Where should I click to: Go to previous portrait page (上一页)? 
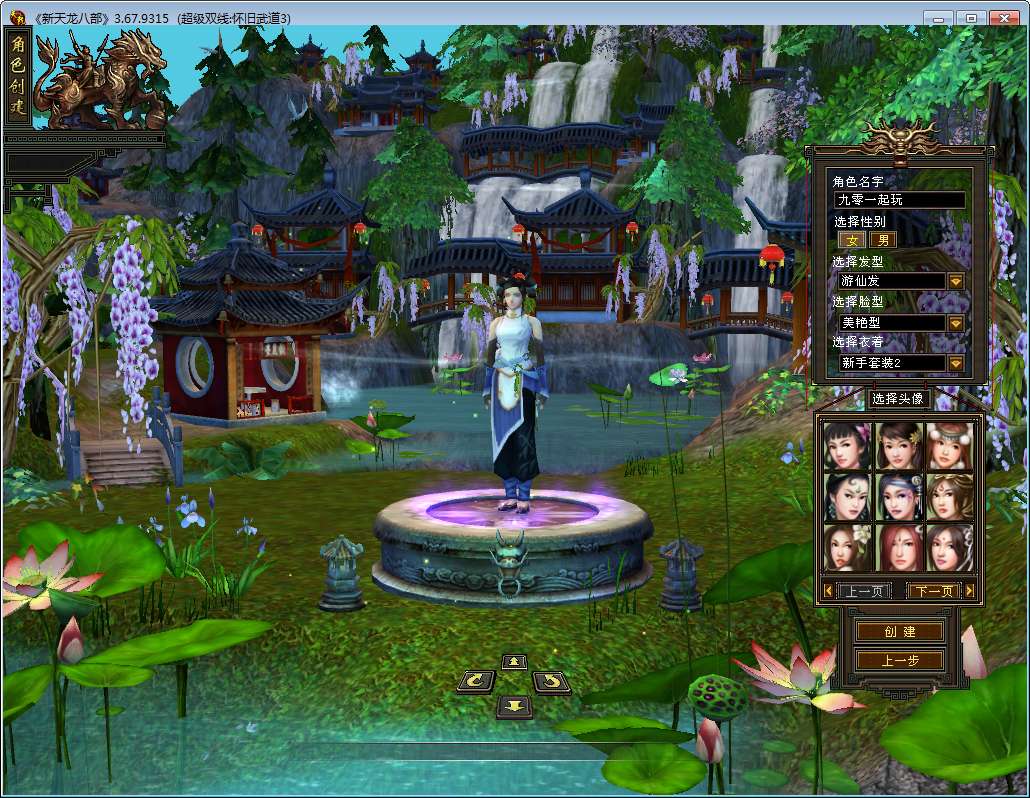click(864, 591)
